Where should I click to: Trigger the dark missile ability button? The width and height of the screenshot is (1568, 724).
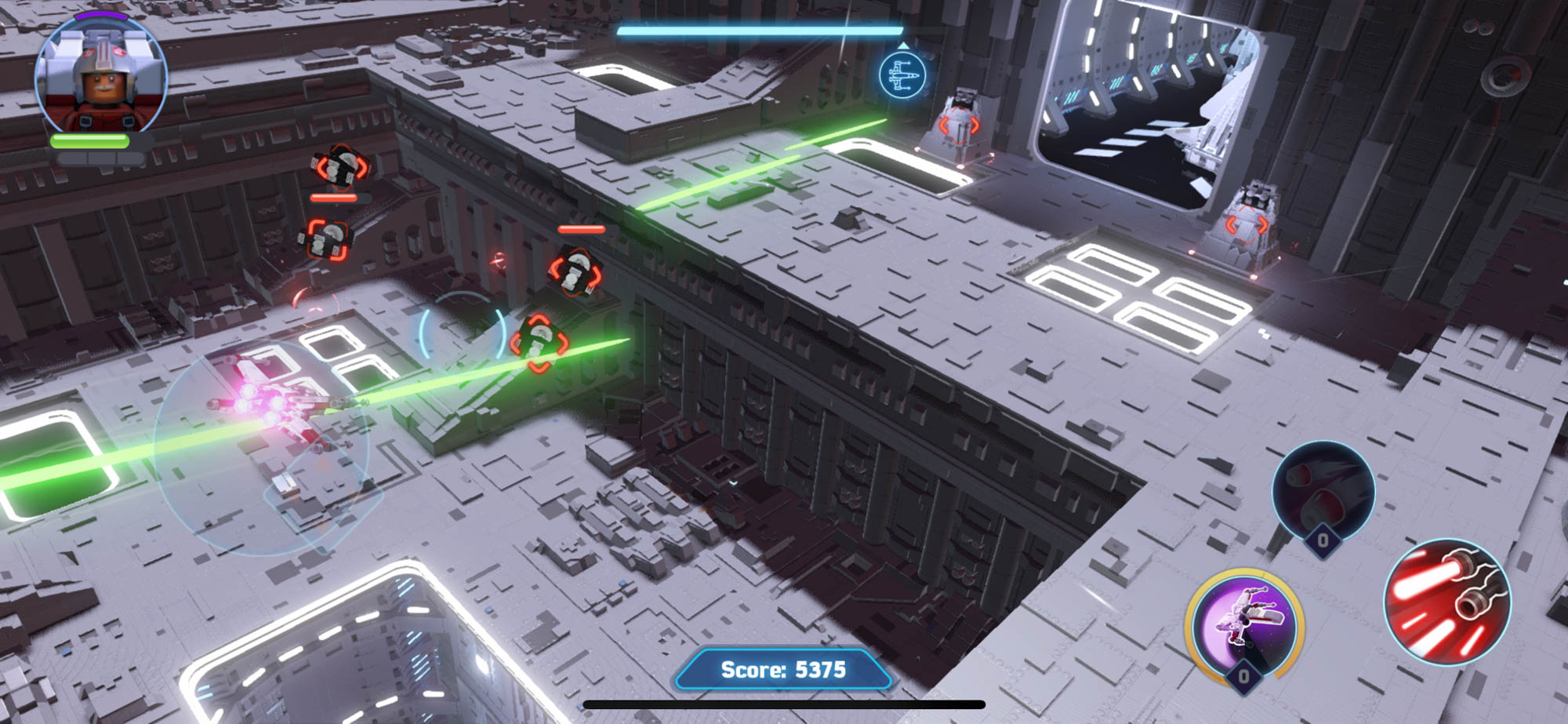(x=1323, y=491)
